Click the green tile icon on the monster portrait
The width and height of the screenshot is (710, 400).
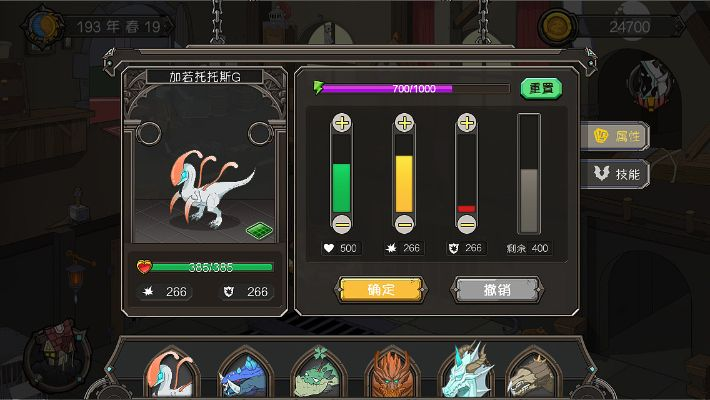point(260,230)
